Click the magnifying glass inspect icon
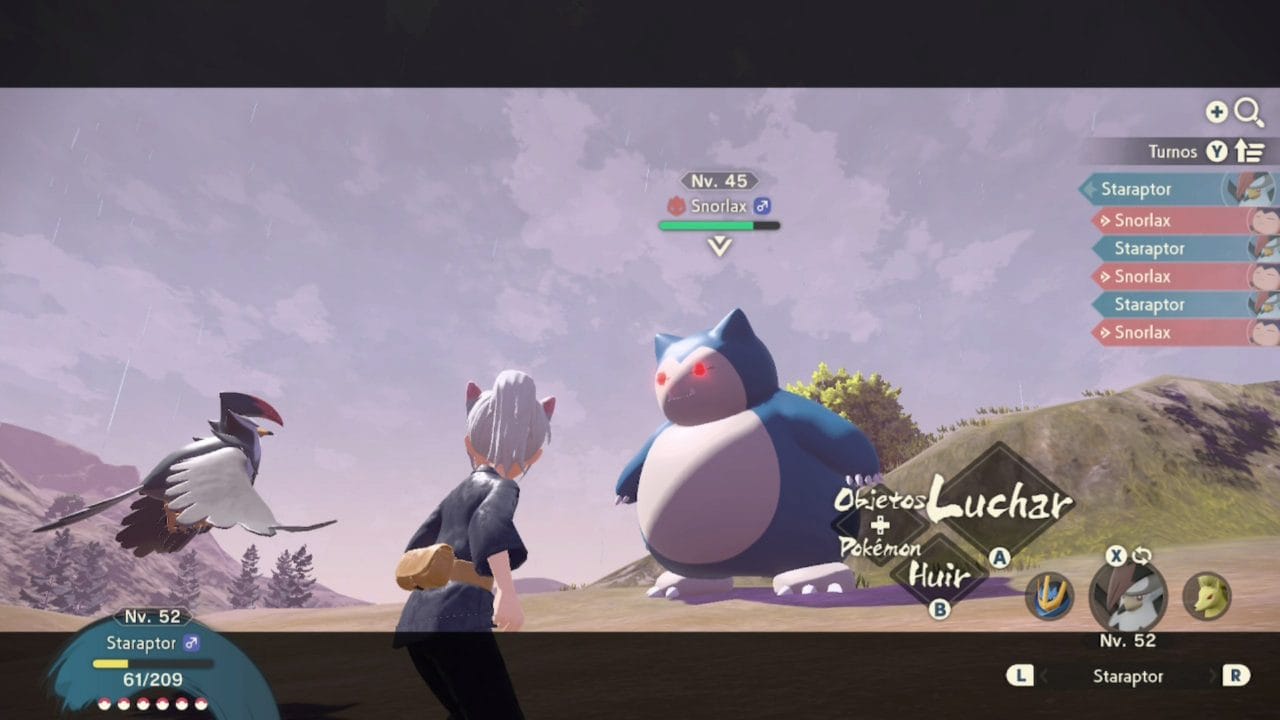 point(1249,113)
